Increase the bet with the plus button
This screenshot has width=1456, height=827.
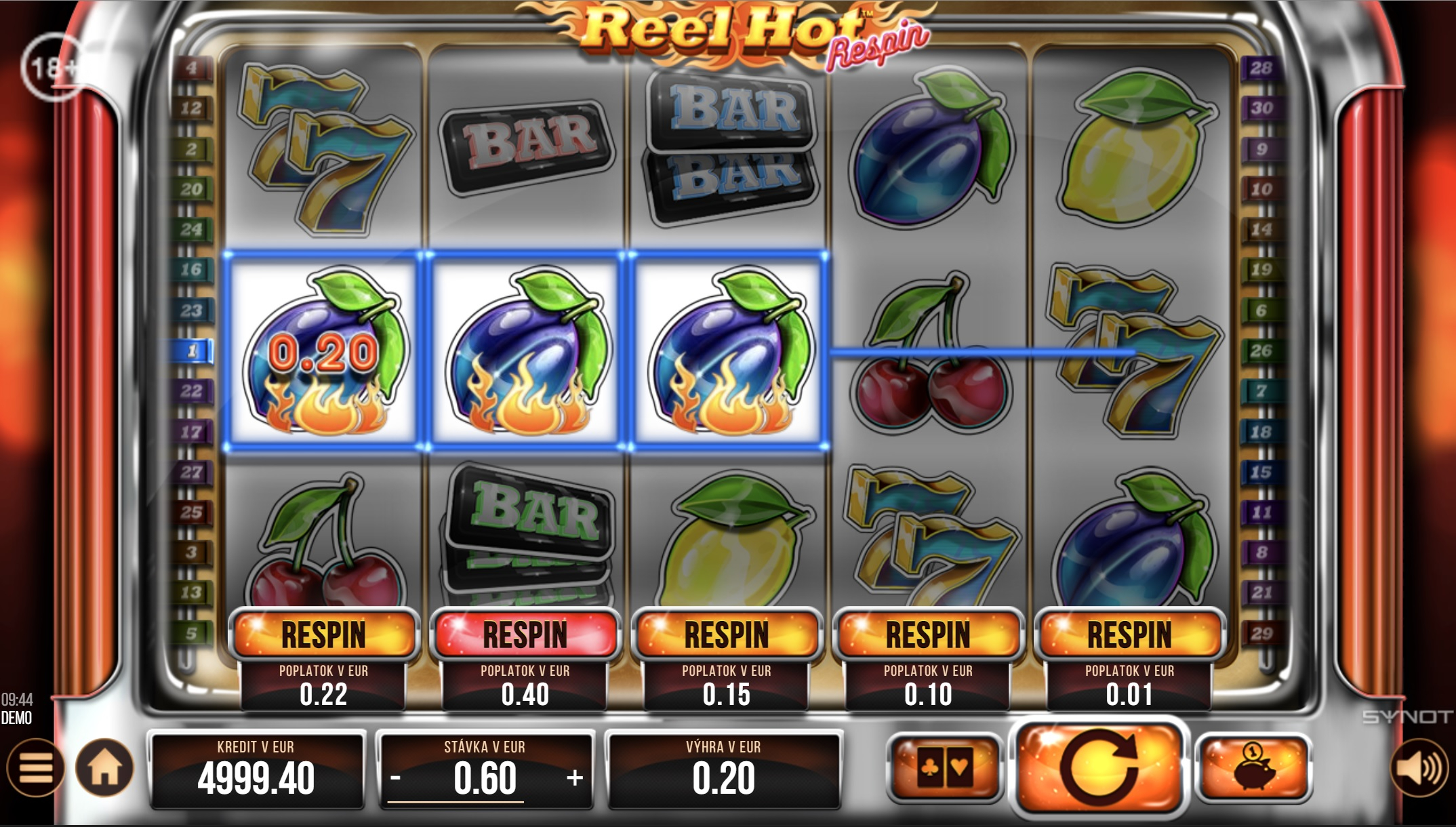coord(575,778)
